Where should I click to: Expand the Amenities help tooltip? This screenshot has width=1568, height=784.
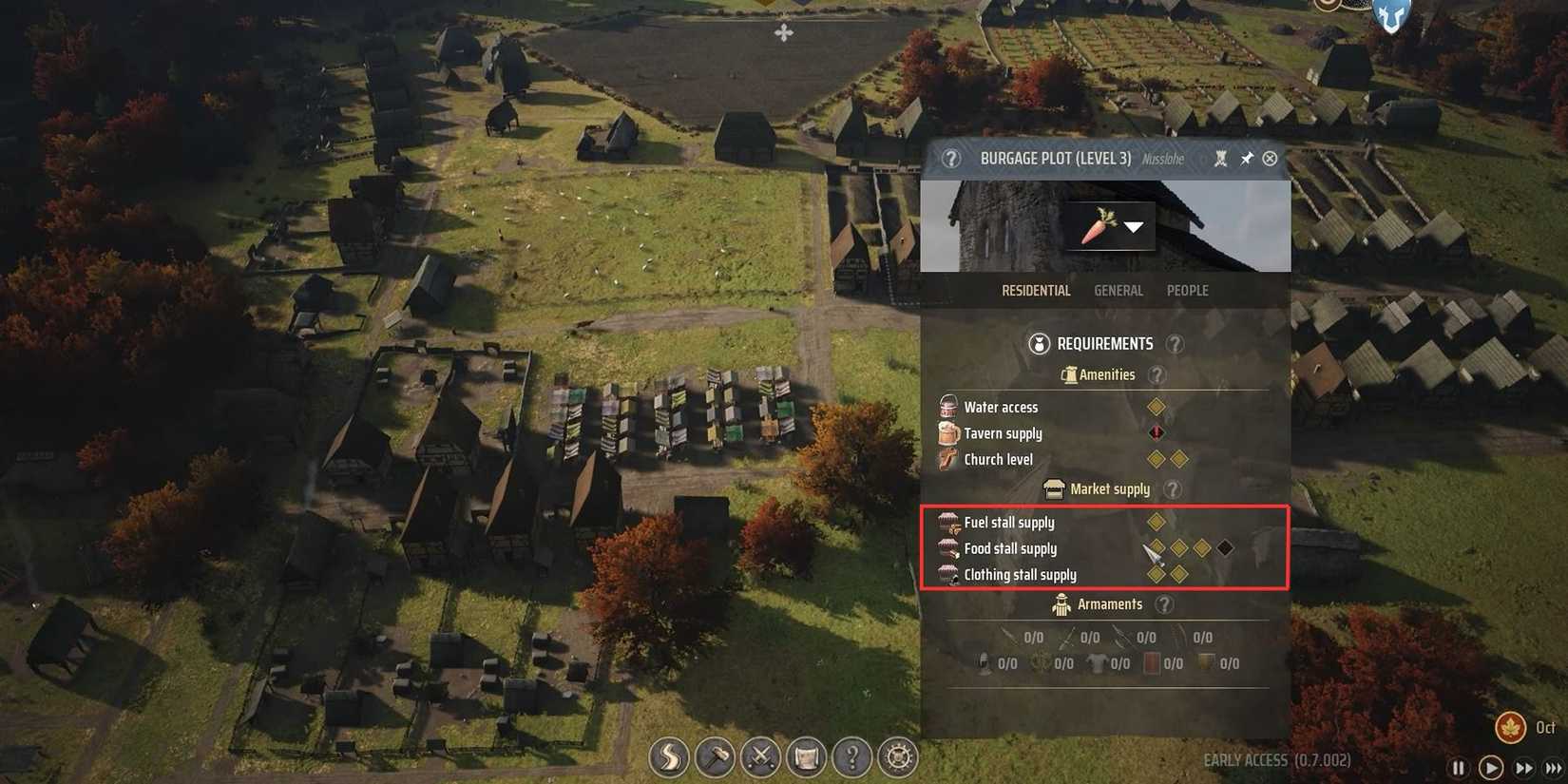pos(1157,374)
